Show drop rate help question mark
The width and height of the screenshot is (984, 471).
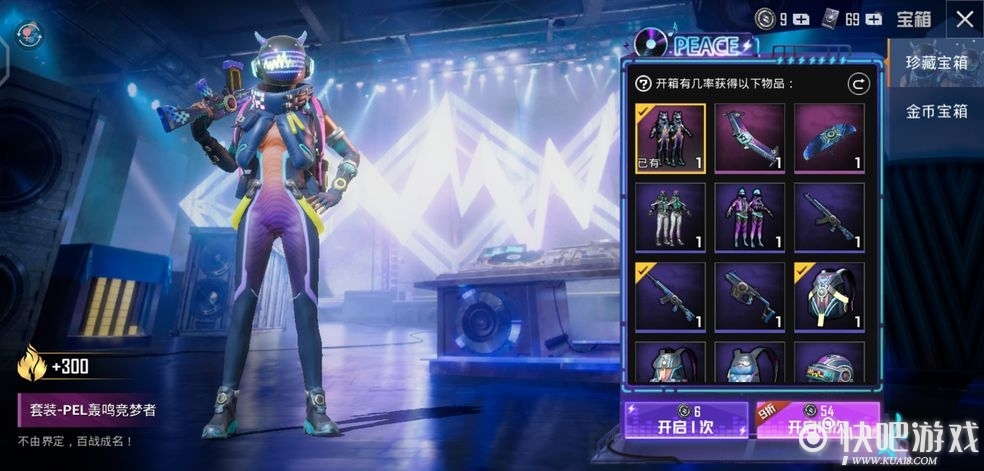(644, 84)
